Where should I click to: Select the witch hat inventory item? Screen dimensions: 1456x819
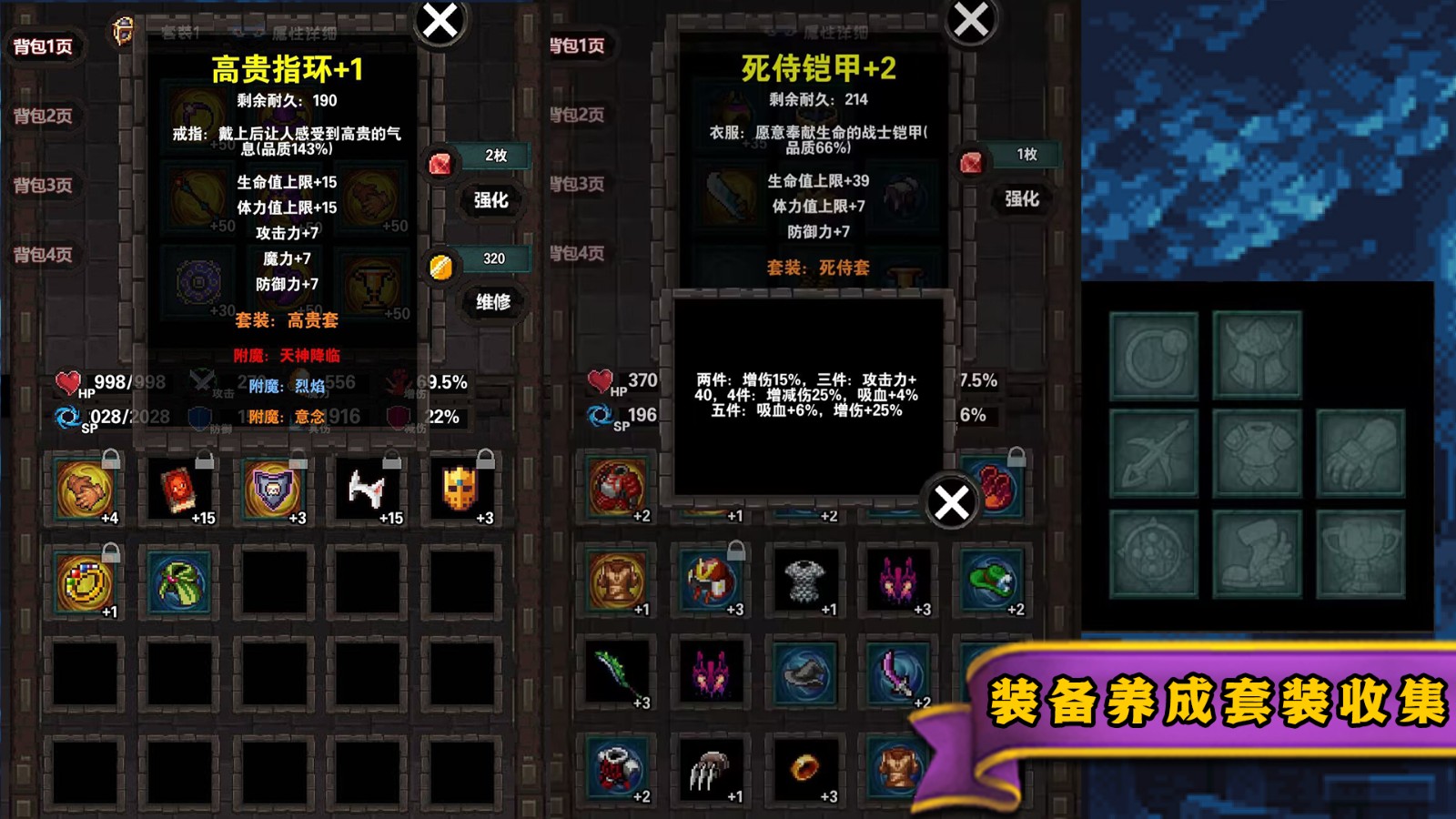[x=179, y=582]
